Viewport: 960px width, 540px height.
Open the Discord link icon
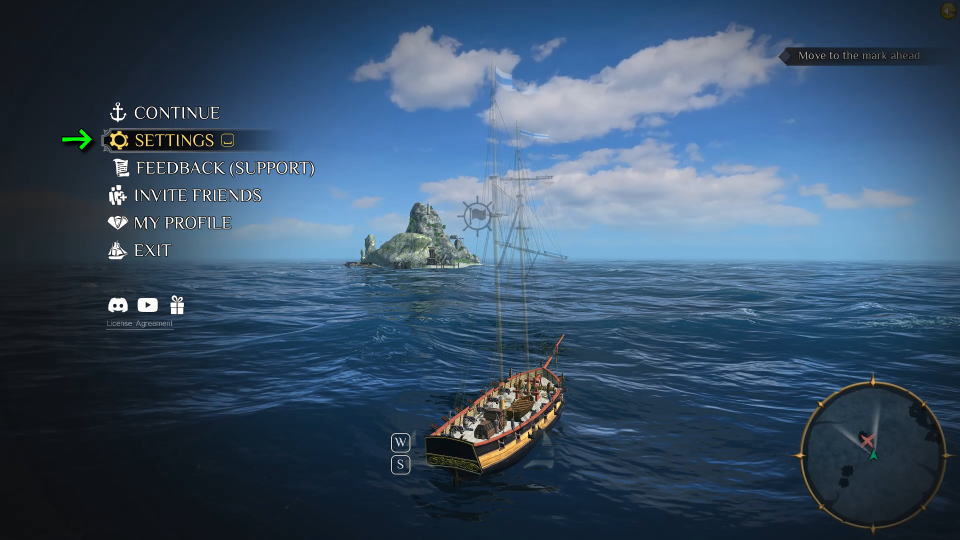click(118, 305)
